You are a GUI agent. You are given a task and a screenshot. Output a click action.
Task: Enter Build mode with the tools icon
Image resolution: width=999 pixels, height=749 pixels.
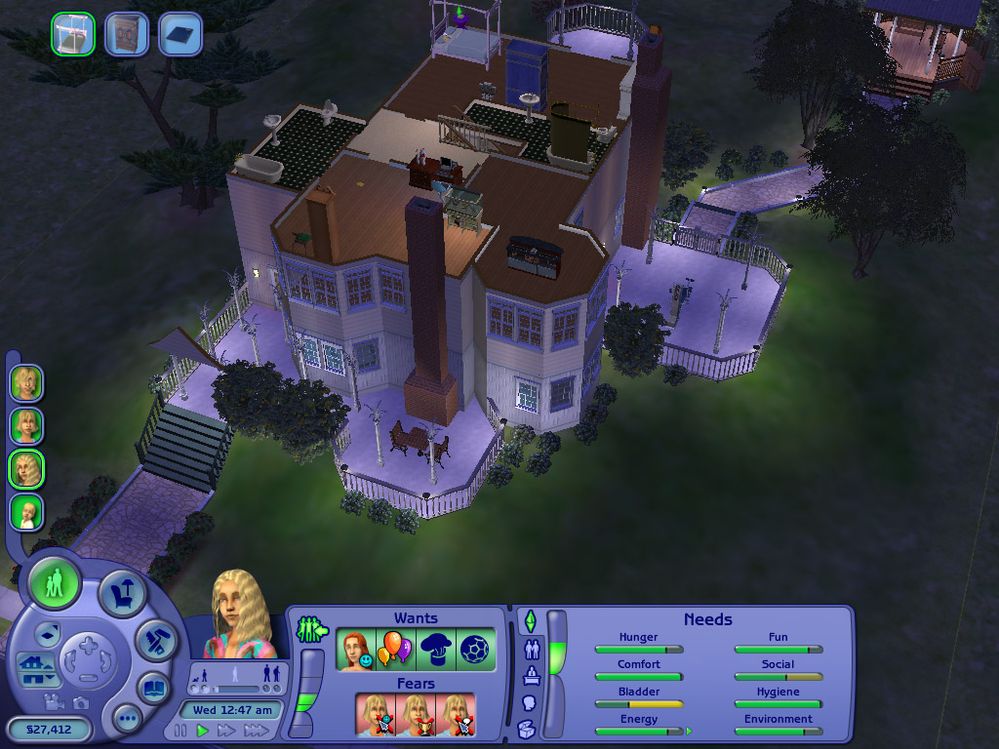(x=157, y=637)
